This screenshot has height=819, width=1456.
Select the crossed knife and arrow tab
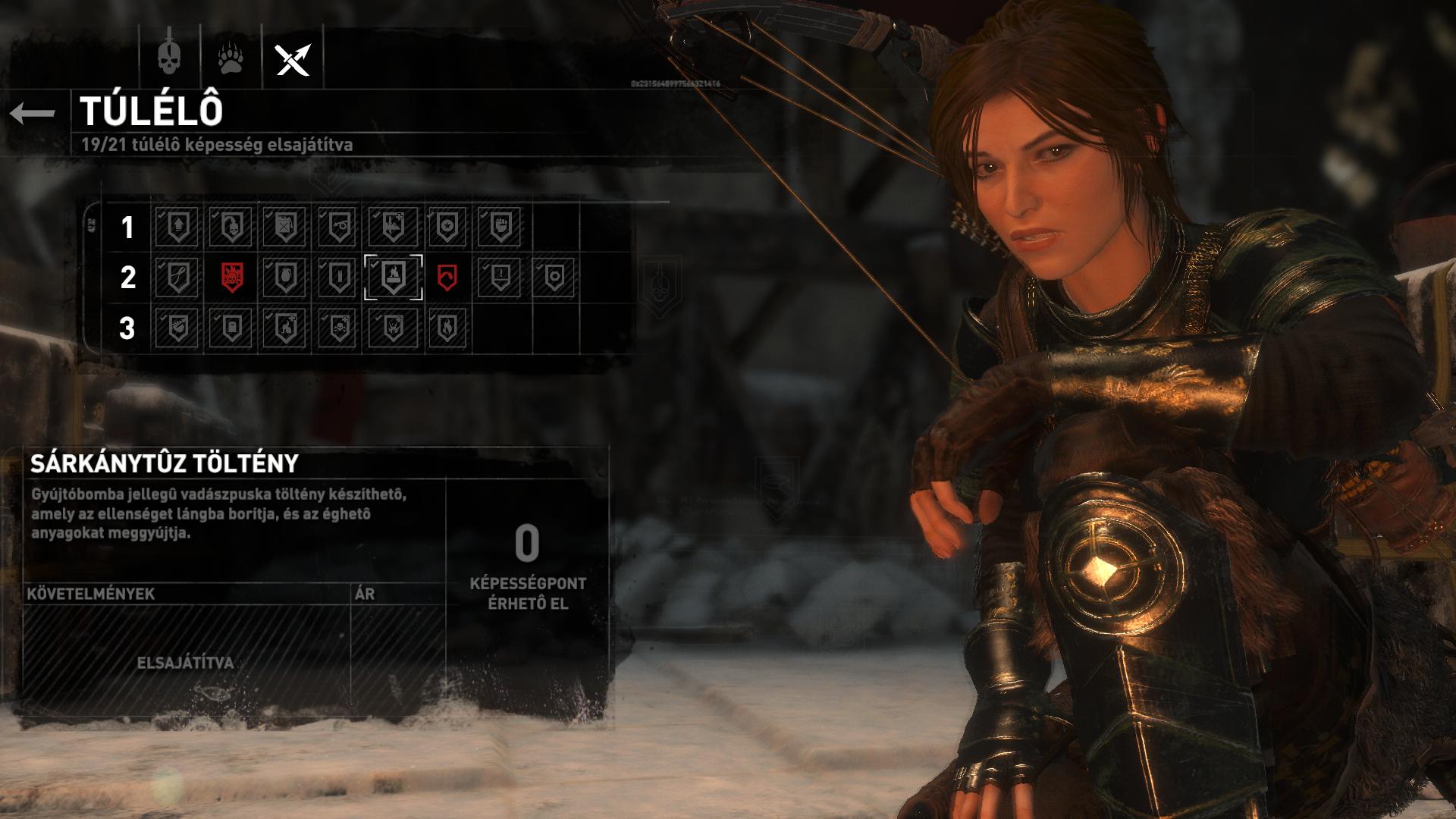pyautogui.click(x=293, y=58)
